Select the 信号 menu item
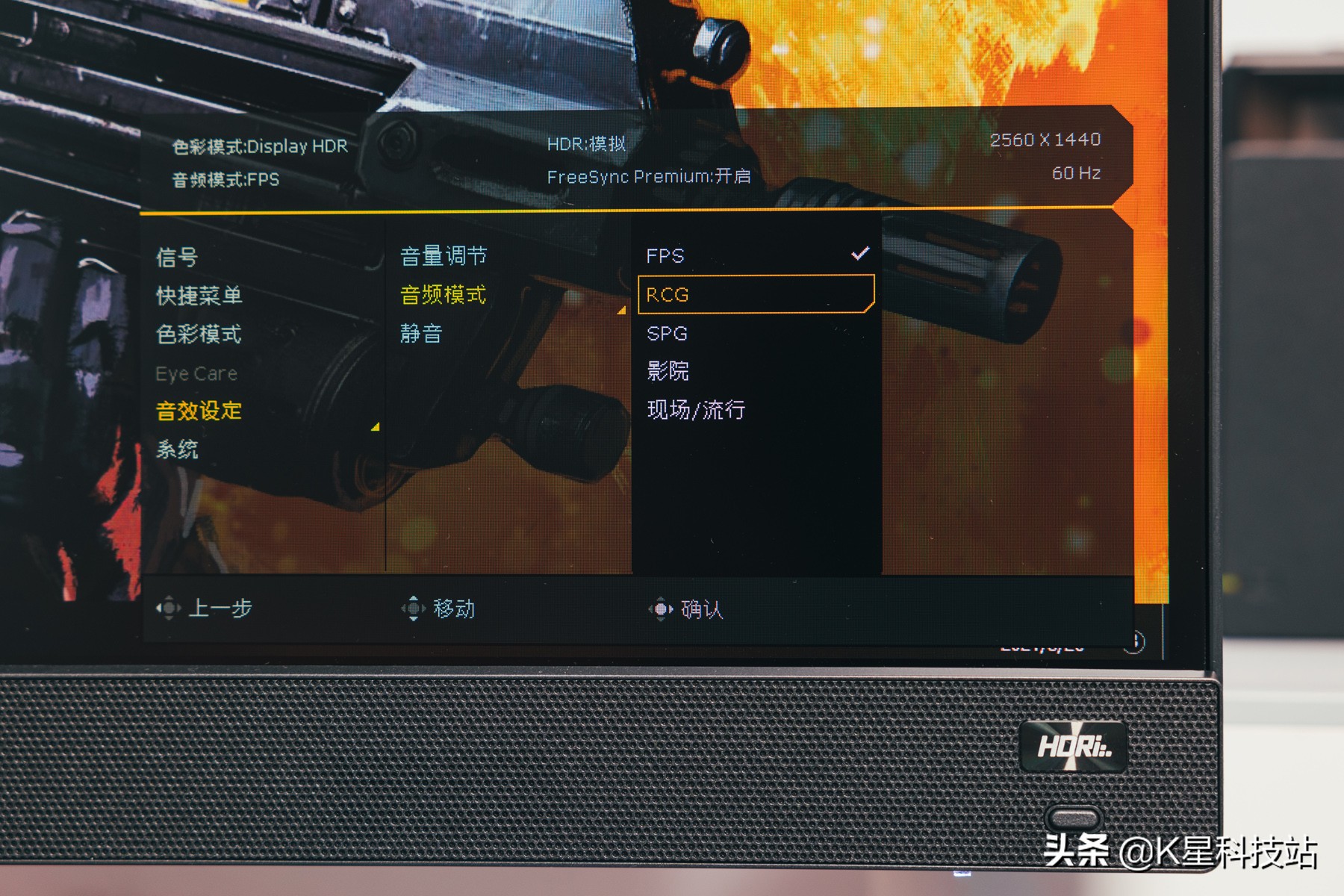The height and width of the screenshot is (896, 1344). click(177, 257)
